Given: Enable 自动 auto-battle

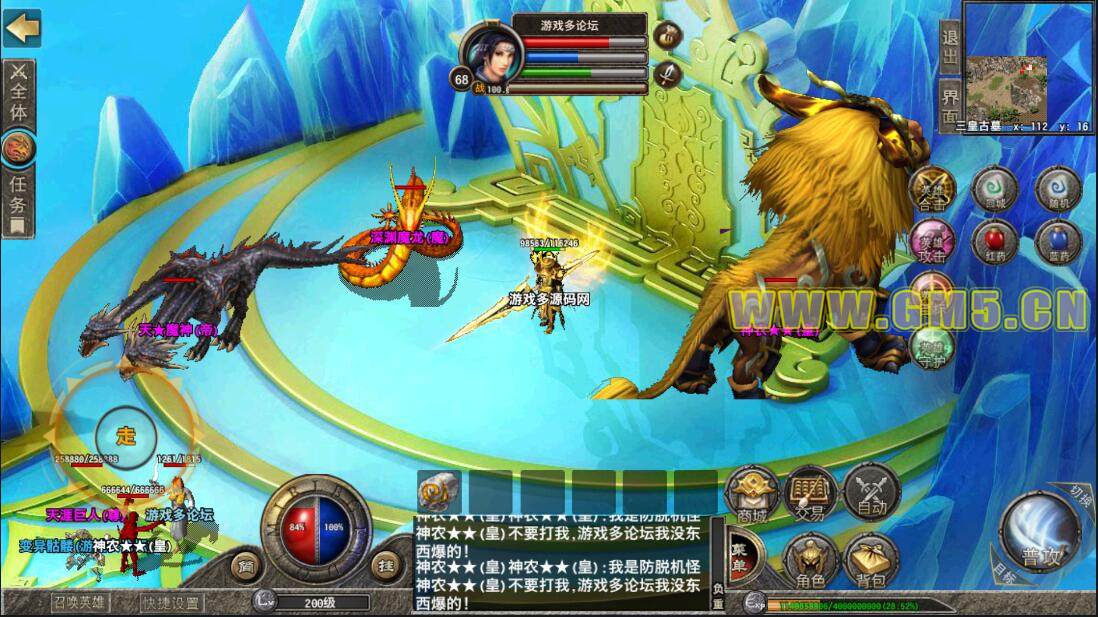Looking at the screenshot, I should pos(870,493).
